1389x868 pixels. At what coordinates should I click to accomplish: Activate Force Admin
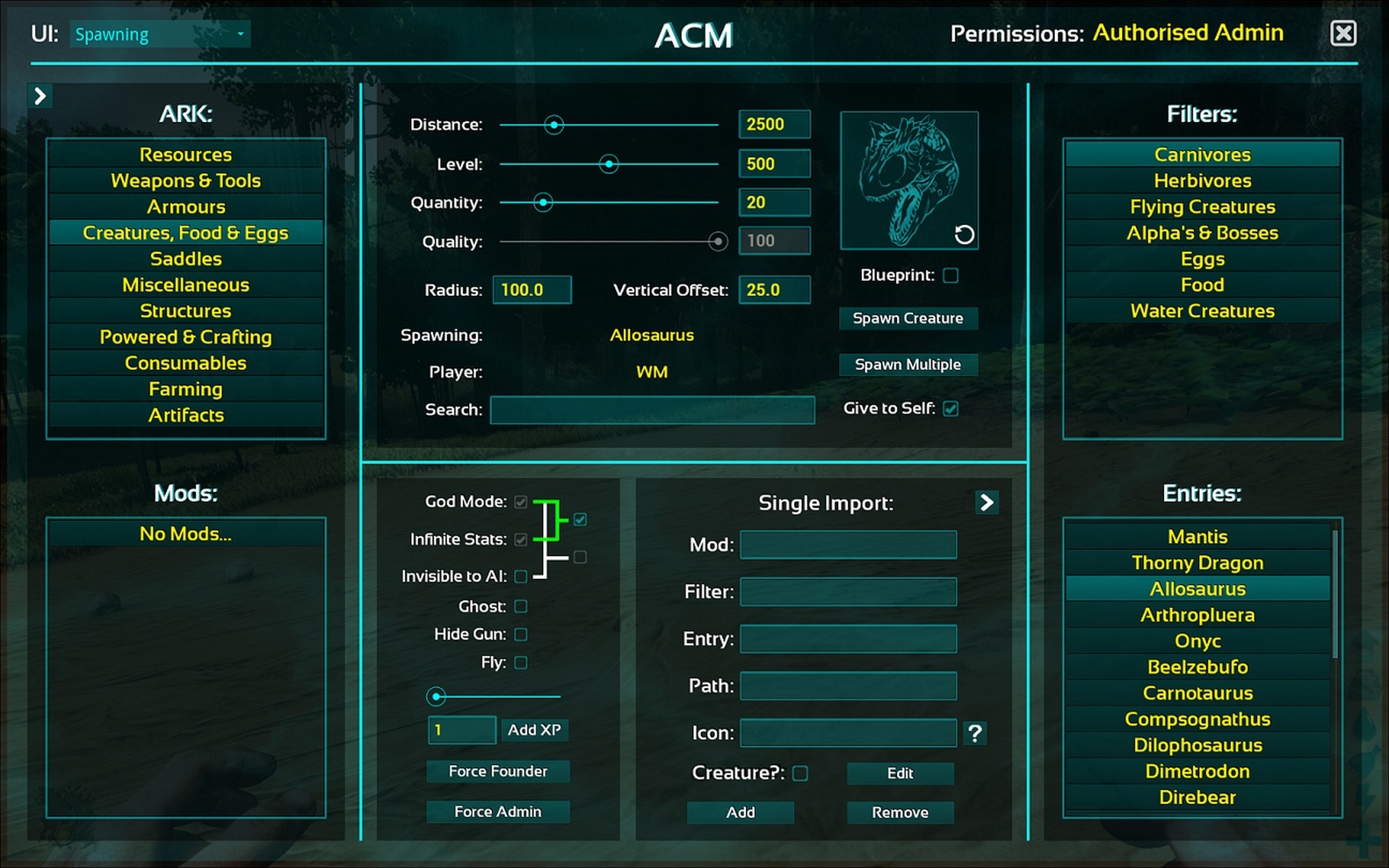click(498, 812)
